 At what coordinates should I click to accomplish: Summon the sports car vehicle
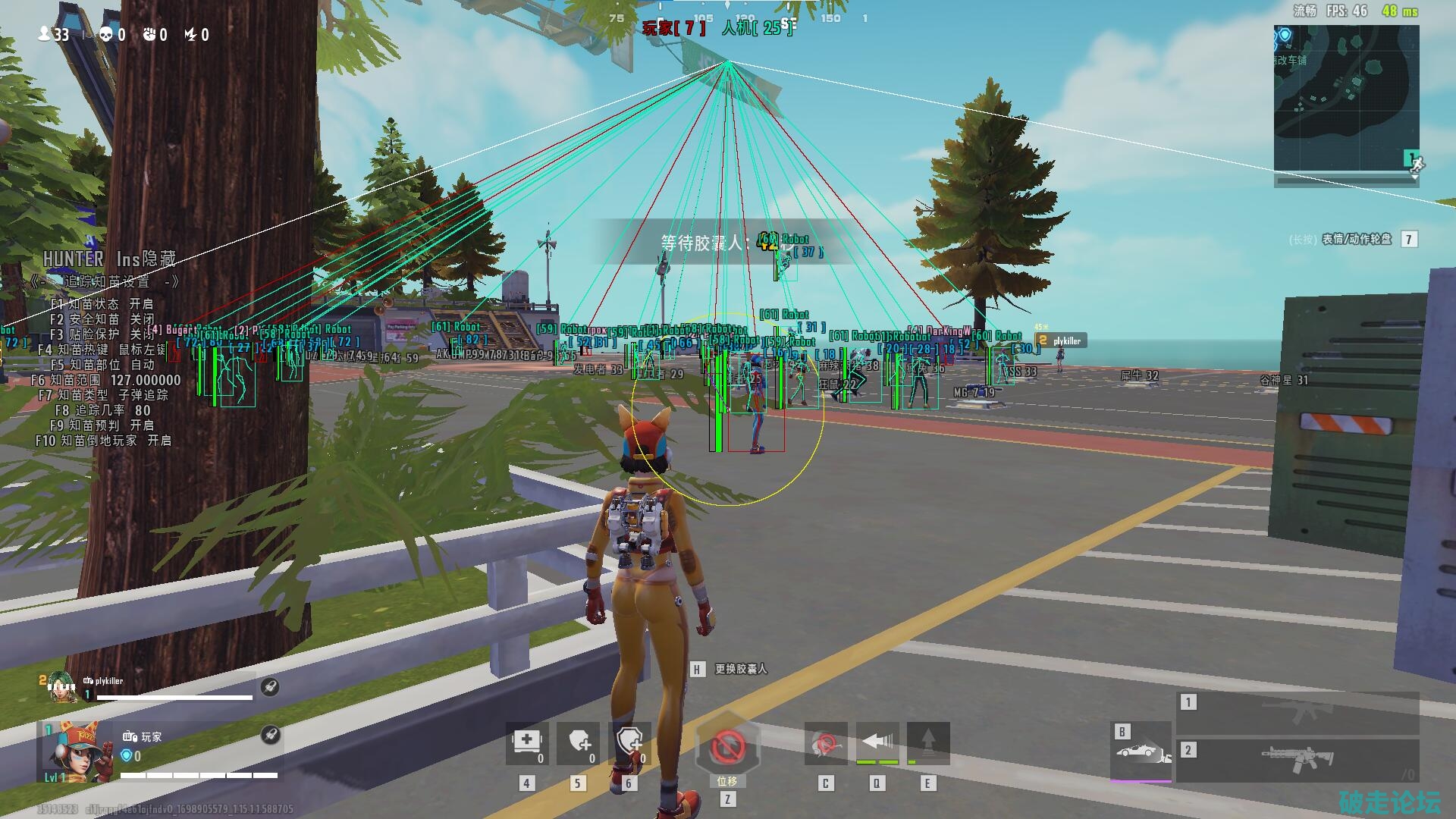(x=1141, y=752)
